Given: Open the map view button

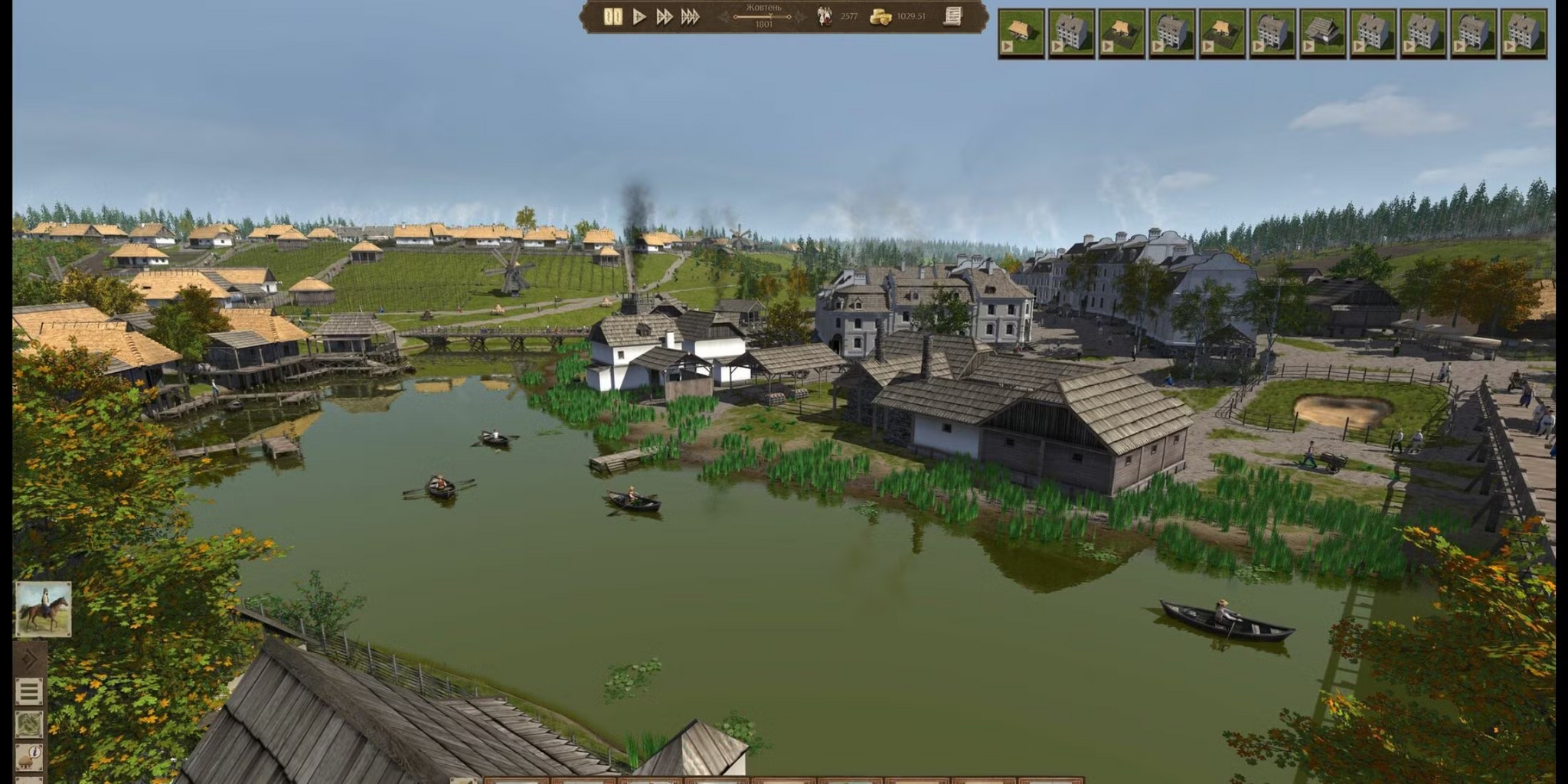Looking at the screenshot, I should click(29, 724).
